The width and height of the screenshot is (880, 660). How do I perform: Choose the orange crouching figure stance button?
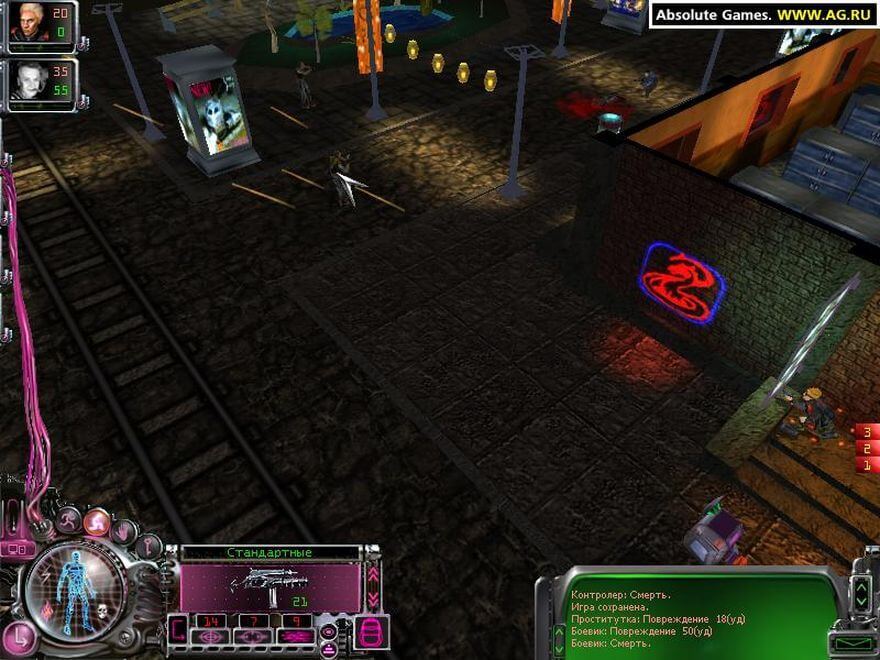98,521
